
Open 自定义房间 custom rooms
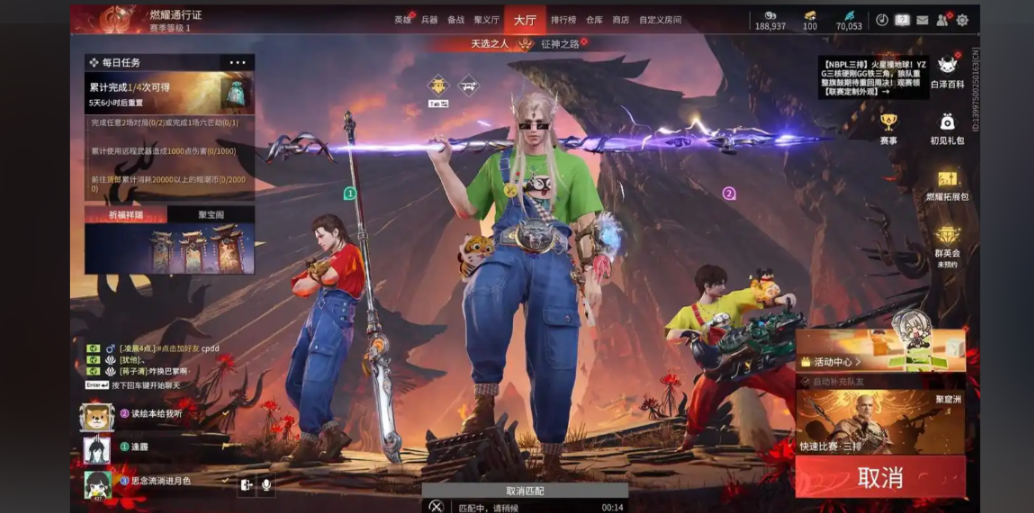[660, 19]
